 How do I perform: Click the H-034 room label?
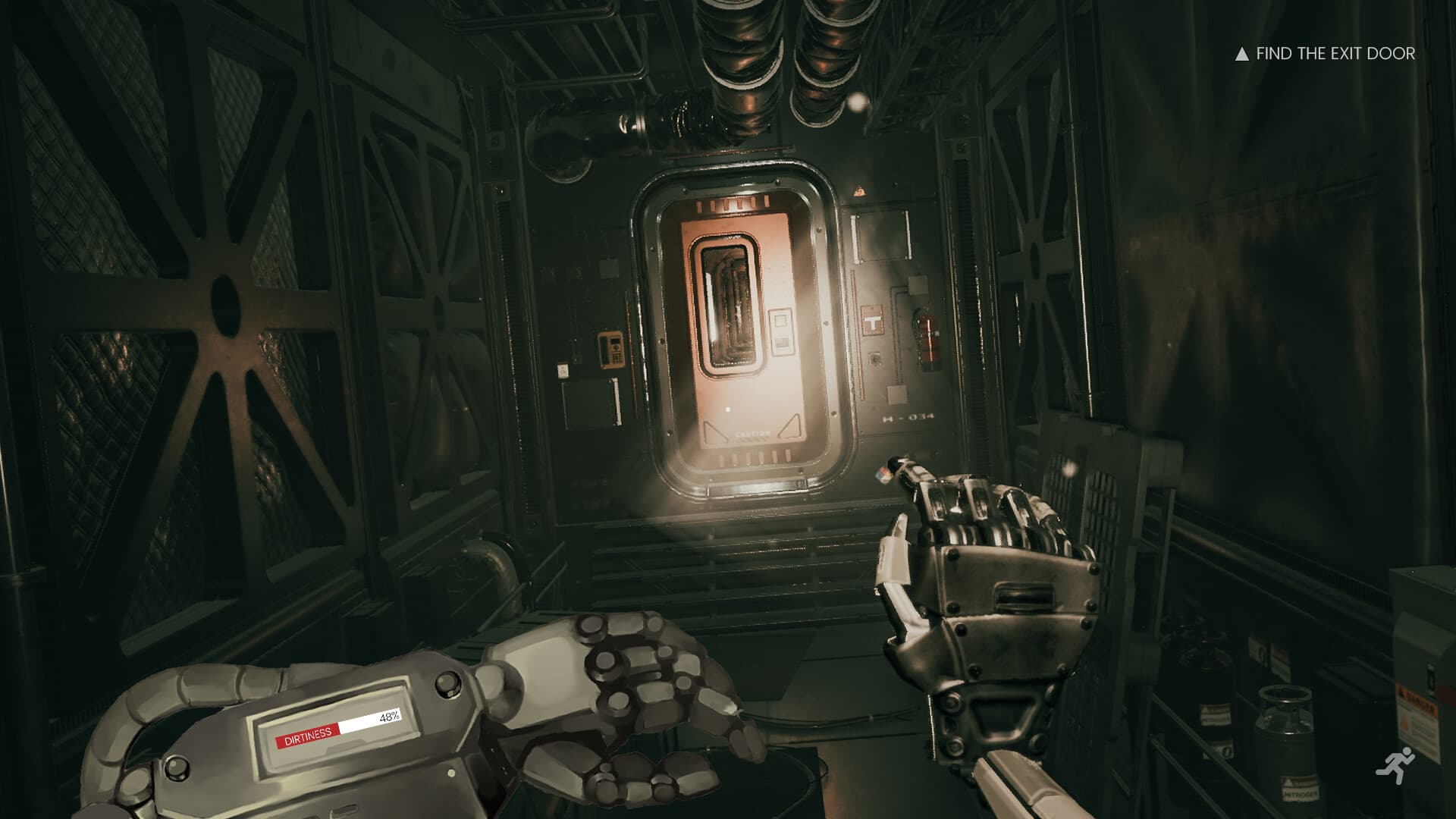tap(908, 419)
